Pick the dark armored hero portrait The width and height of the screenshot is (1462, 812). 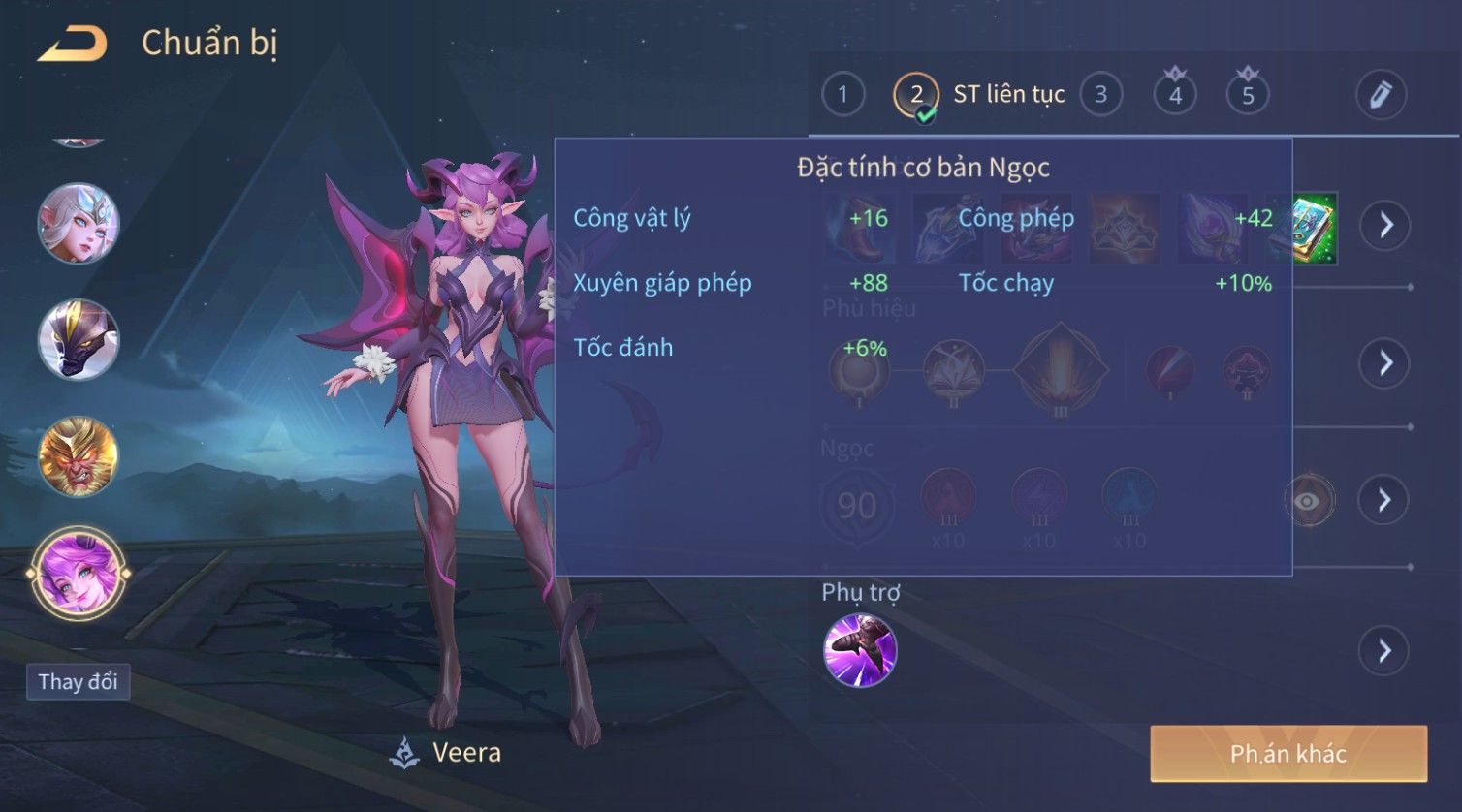[x=78, y=339]
